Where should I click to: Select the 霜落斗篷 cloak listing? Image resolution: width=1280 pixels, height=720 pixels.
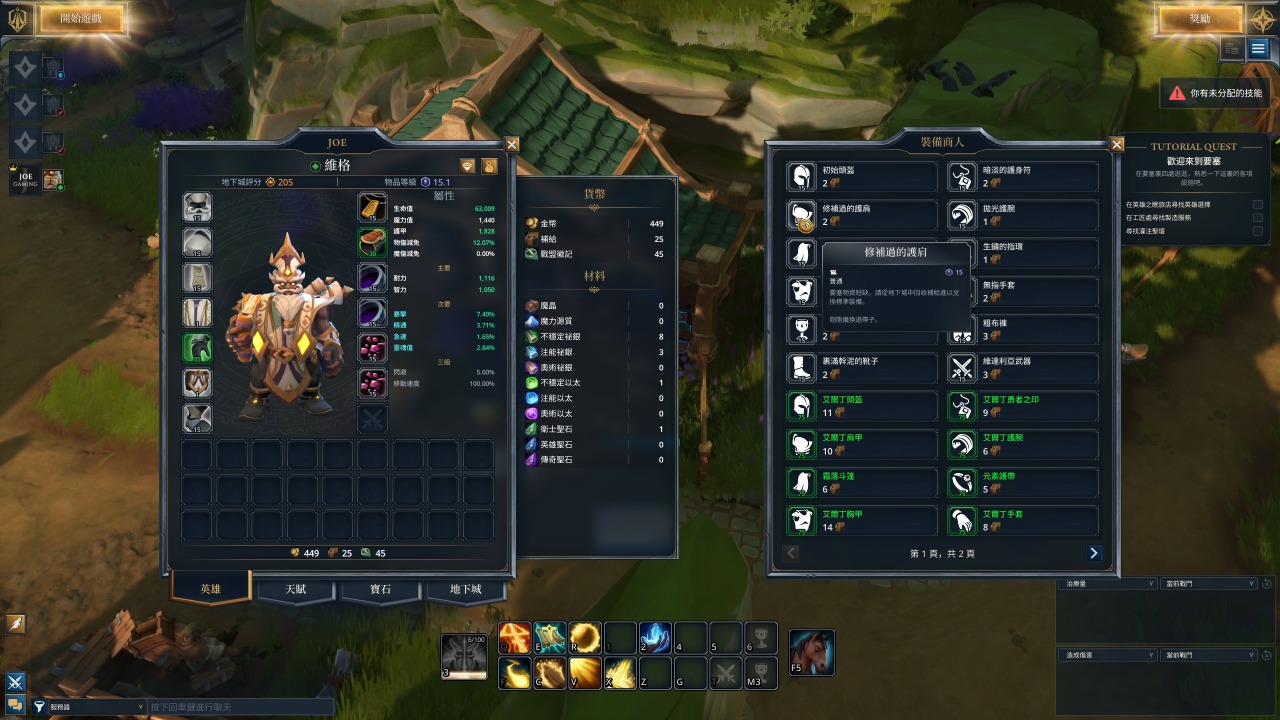tap(862, 483)
